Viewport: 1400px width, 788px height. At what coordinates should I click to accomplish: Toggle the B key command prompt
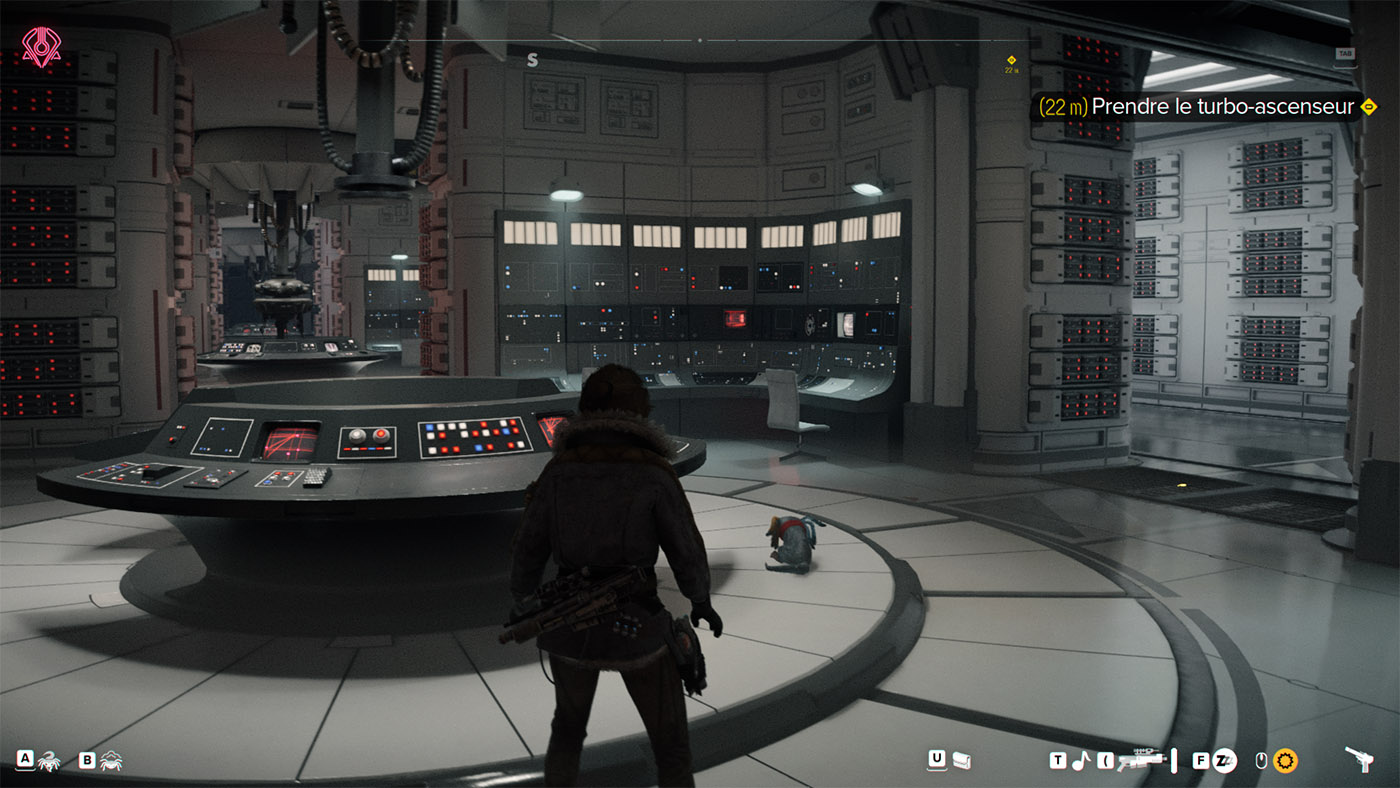click(87, 761)
